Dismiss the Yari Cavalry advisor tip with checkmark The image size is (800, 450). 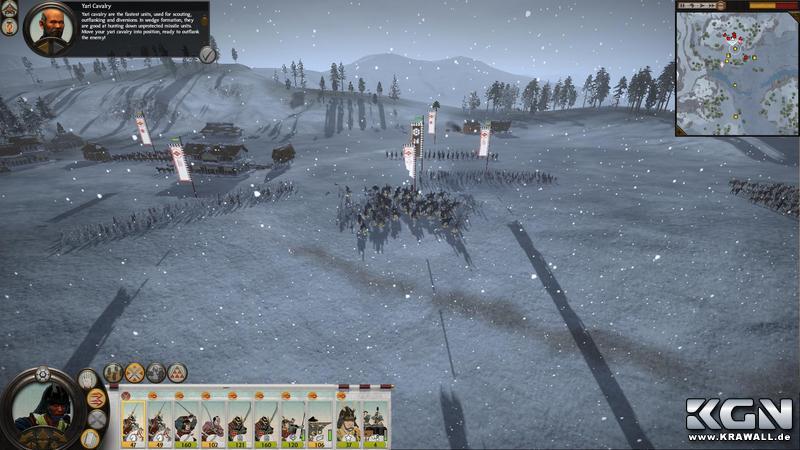coord(207,54)
